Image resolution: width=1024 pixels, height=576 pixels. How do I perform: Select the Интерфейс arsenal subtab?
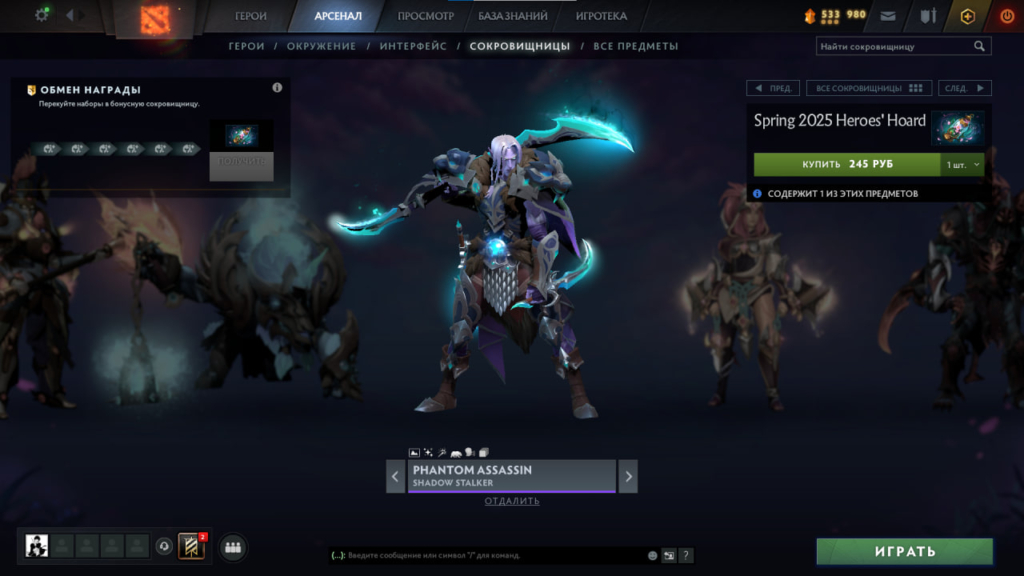(x=412, y=46)
